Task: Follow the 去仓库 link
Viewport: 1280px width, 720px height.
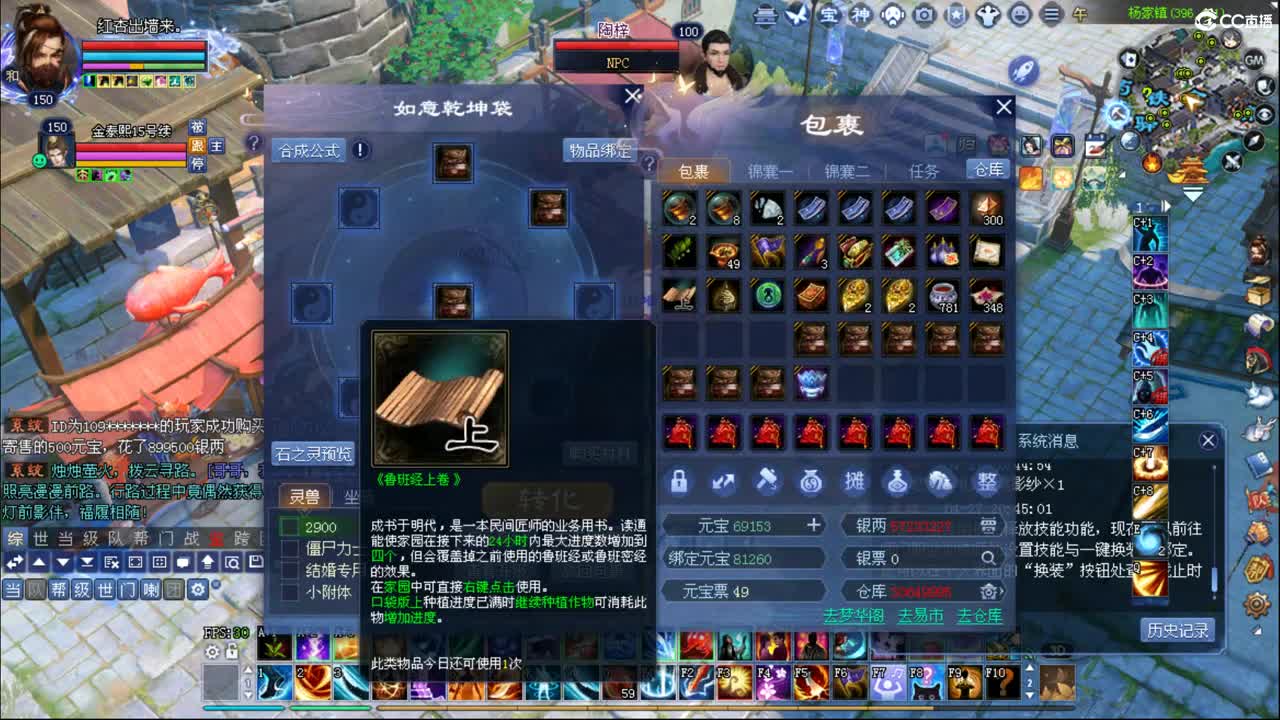Action: pos(980,618)
